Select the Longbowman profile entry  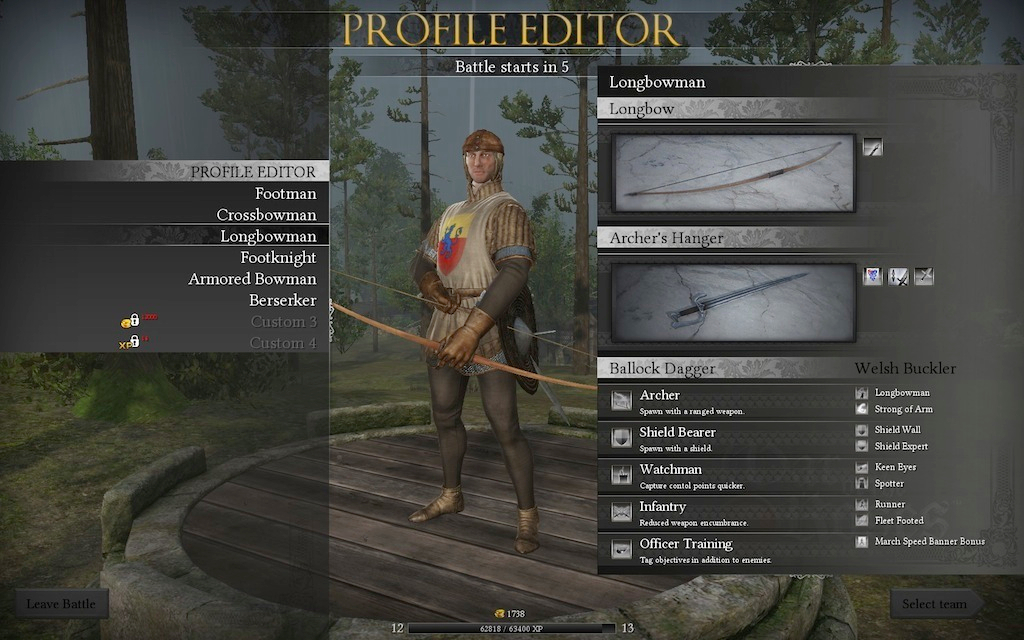[x=268, y=236]
